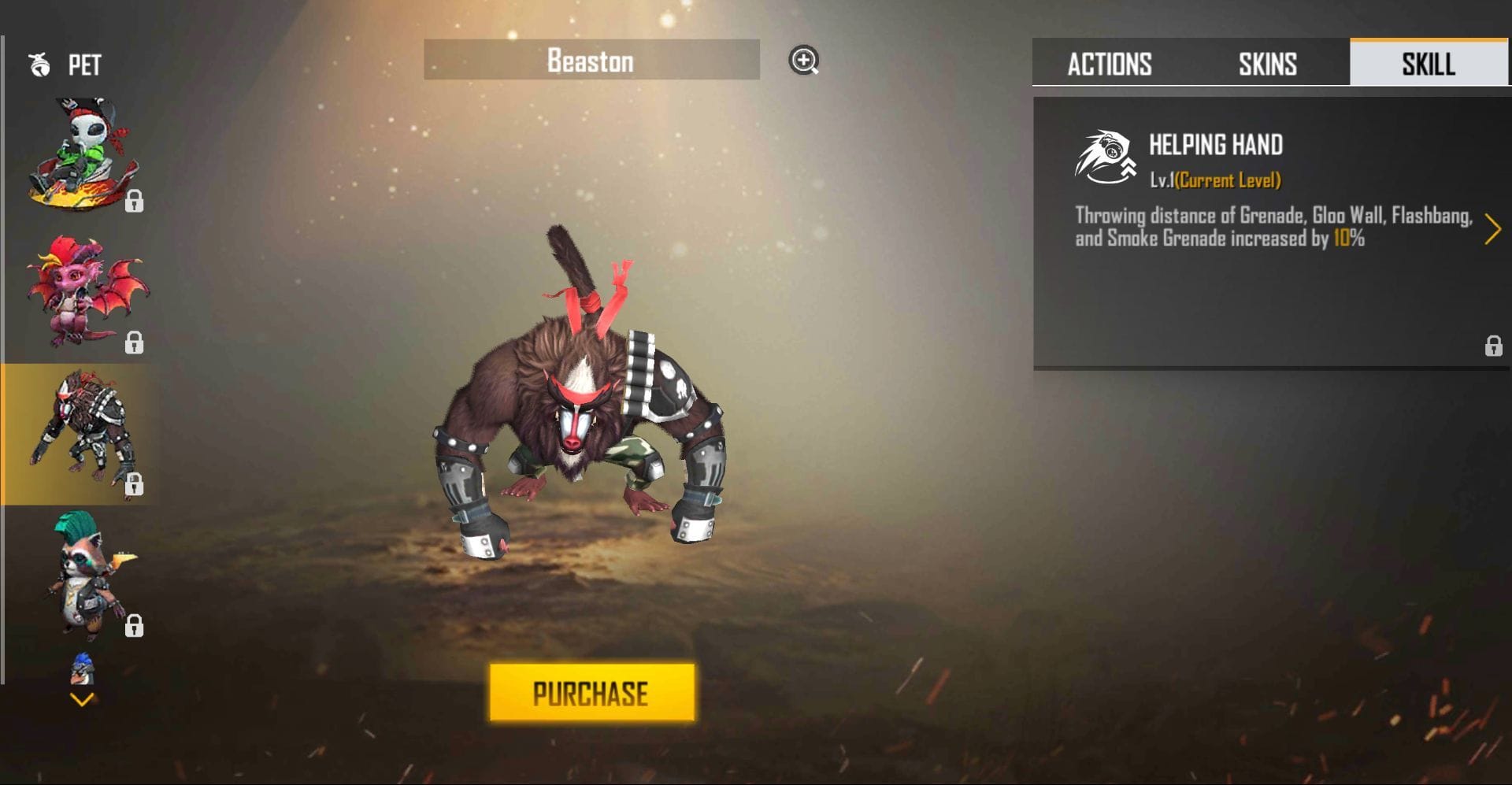Open the Beaston zoom magnifier
The image size is (1512, 785).
(x=804, y=61)
